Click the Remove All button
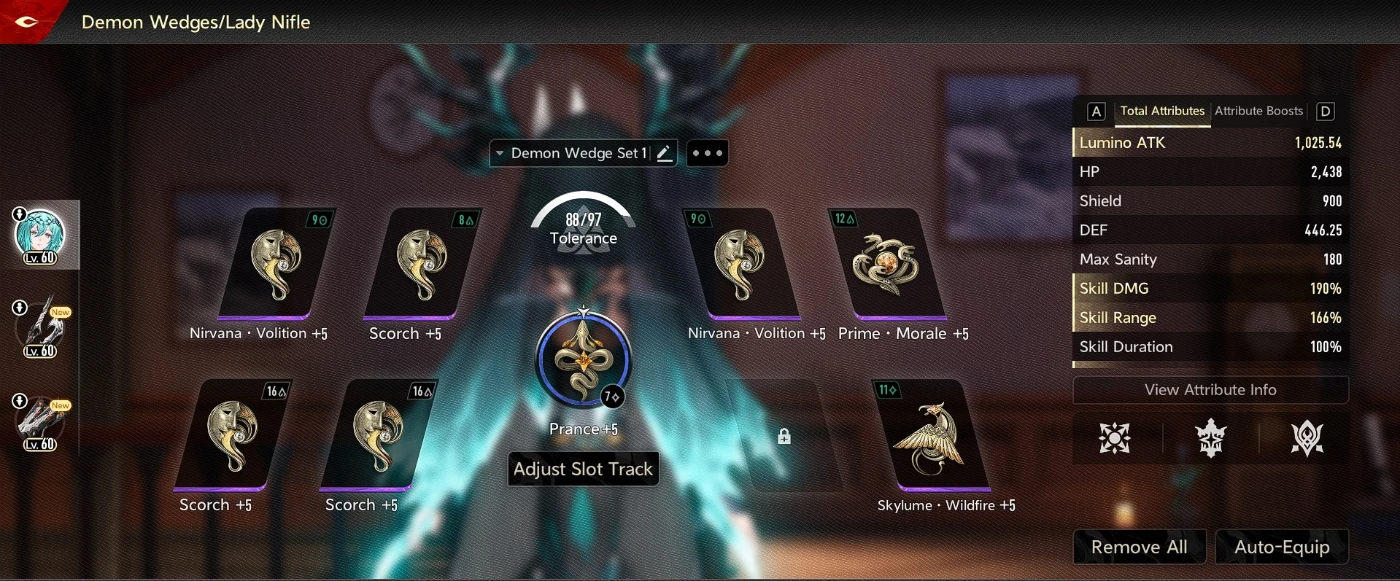Viewport: 1400px width, 581px height. (x=1139, y=547)
